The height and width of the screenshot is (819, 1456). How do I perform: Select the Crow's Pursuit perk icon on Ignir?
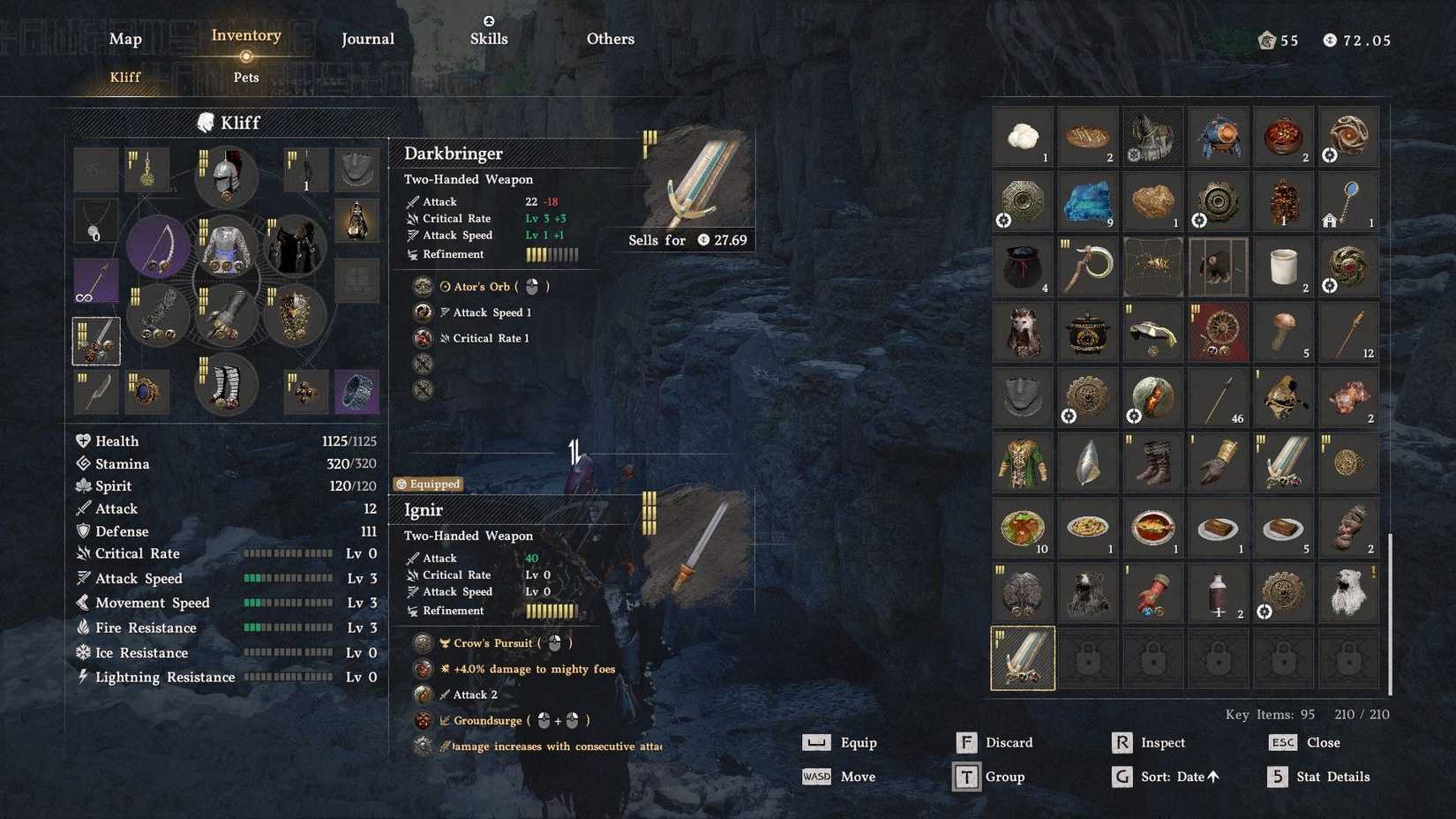[x=421, y=642]
